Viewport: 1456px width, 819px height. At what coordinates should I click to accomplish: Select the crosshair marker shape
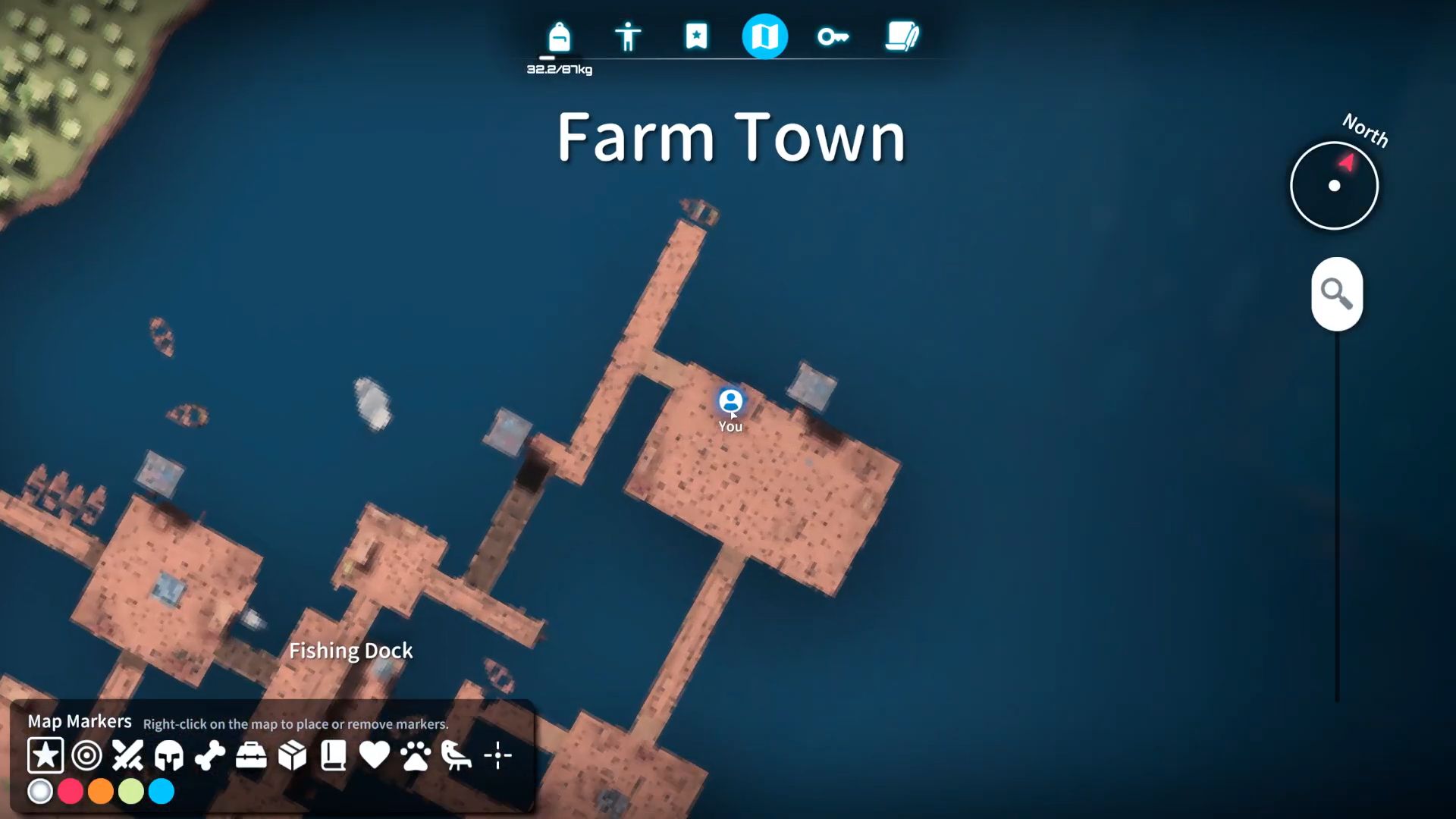point(498,755)
